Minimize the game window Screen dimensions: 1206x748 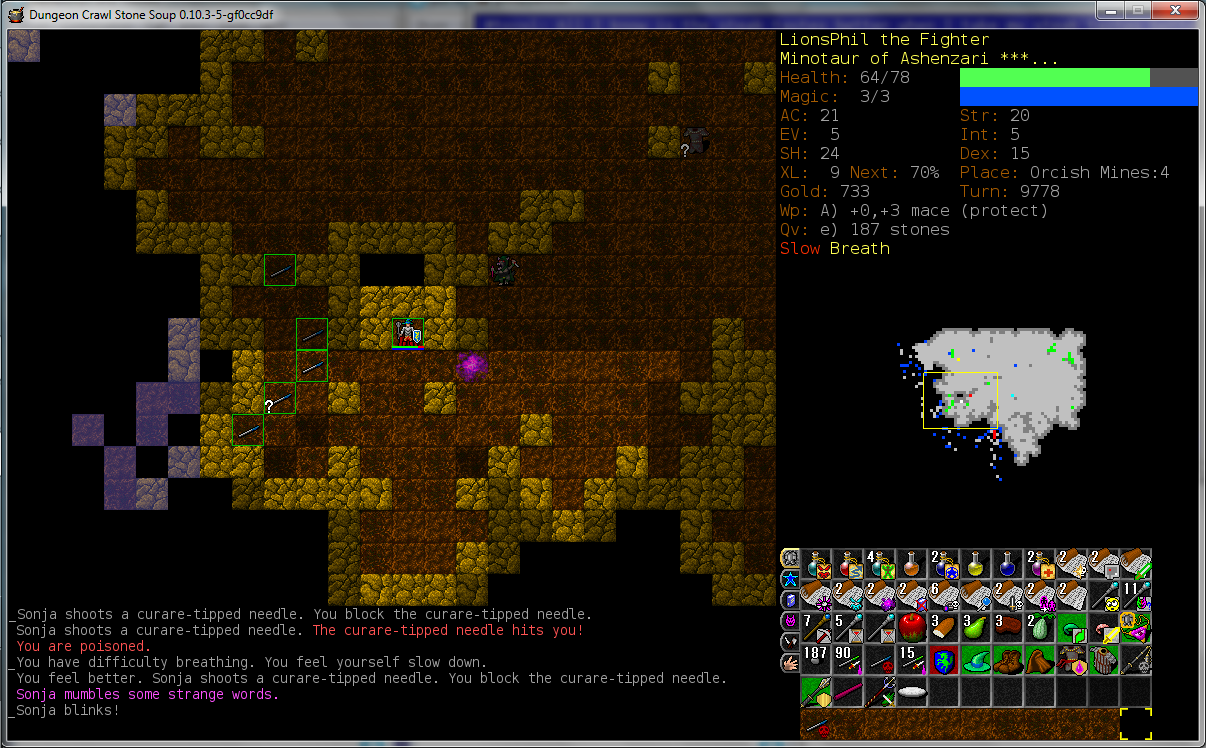point(1111,10)
